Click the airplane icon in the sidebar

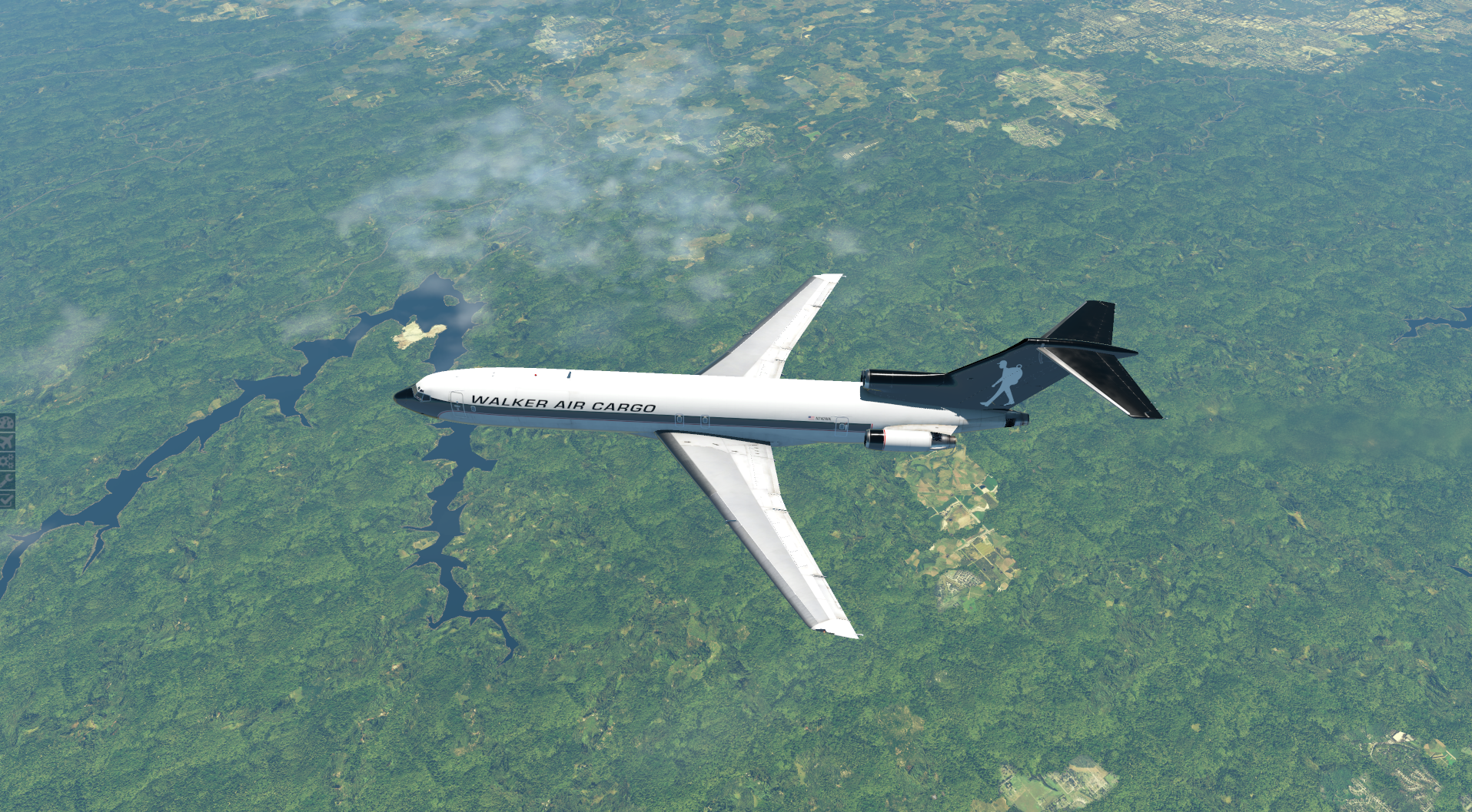click(7, 442)
